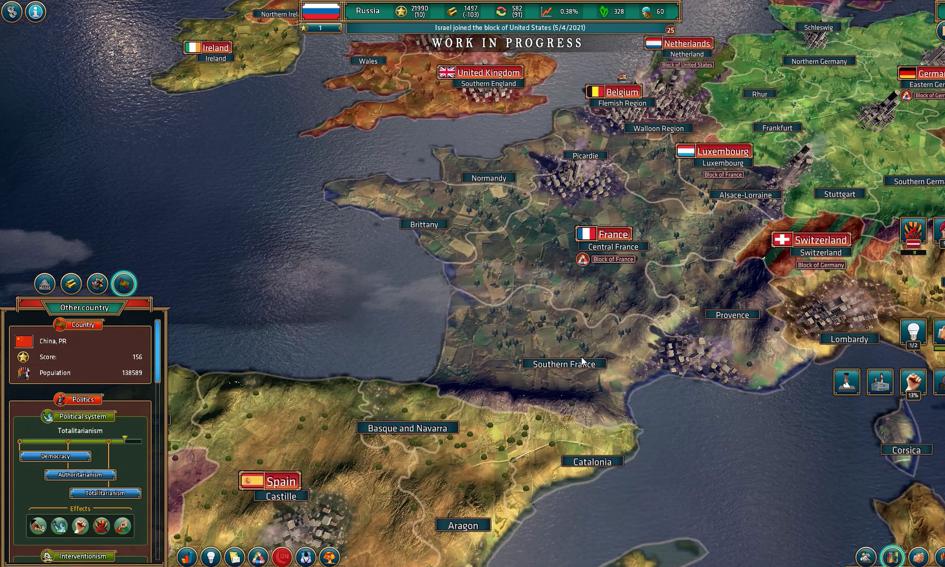
Task: Open the globe menu button
Action: [12, 12]
